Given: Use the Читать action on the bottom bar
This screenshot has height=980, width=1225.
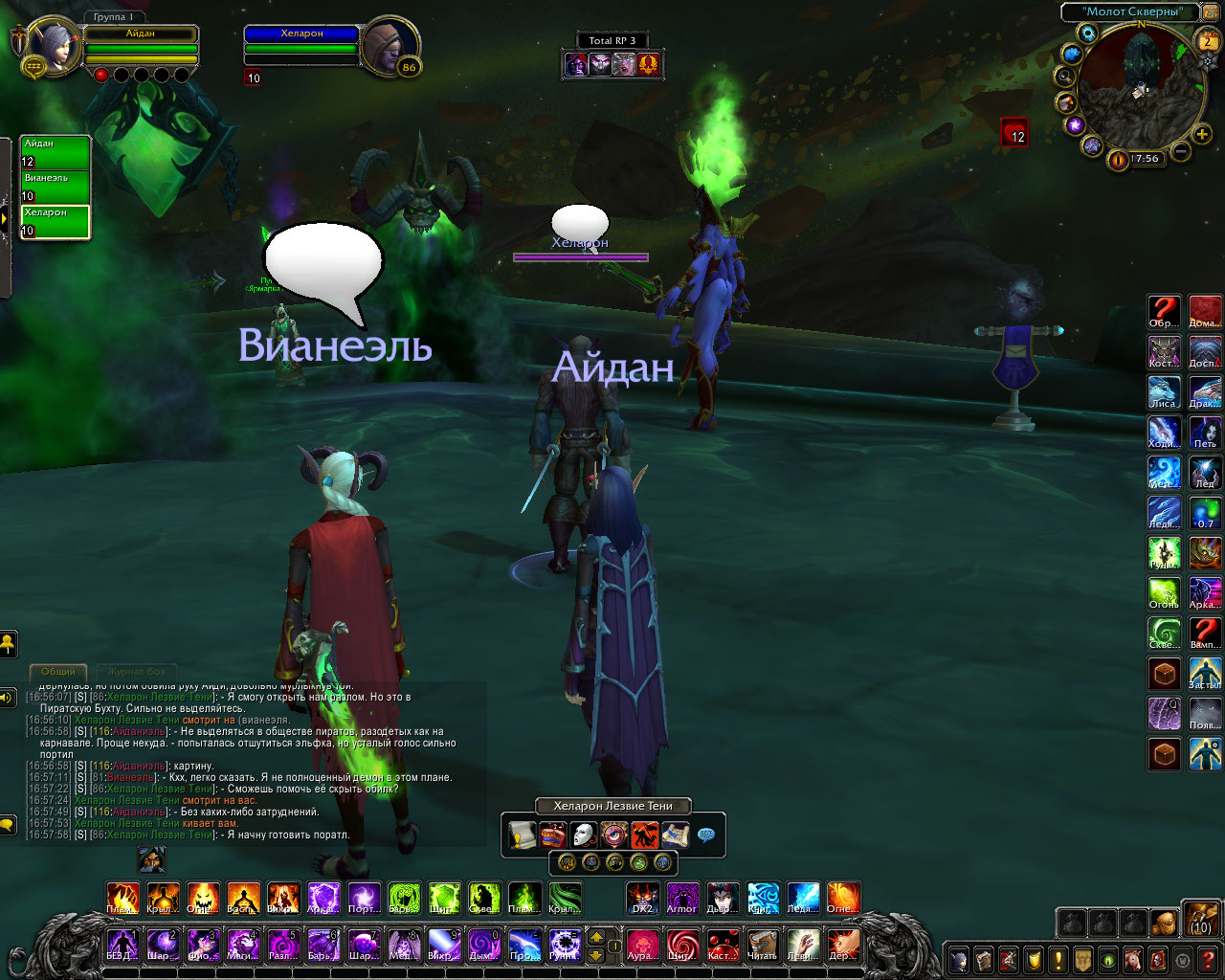Looking at the screenshot, I should [x=762, y=945].
